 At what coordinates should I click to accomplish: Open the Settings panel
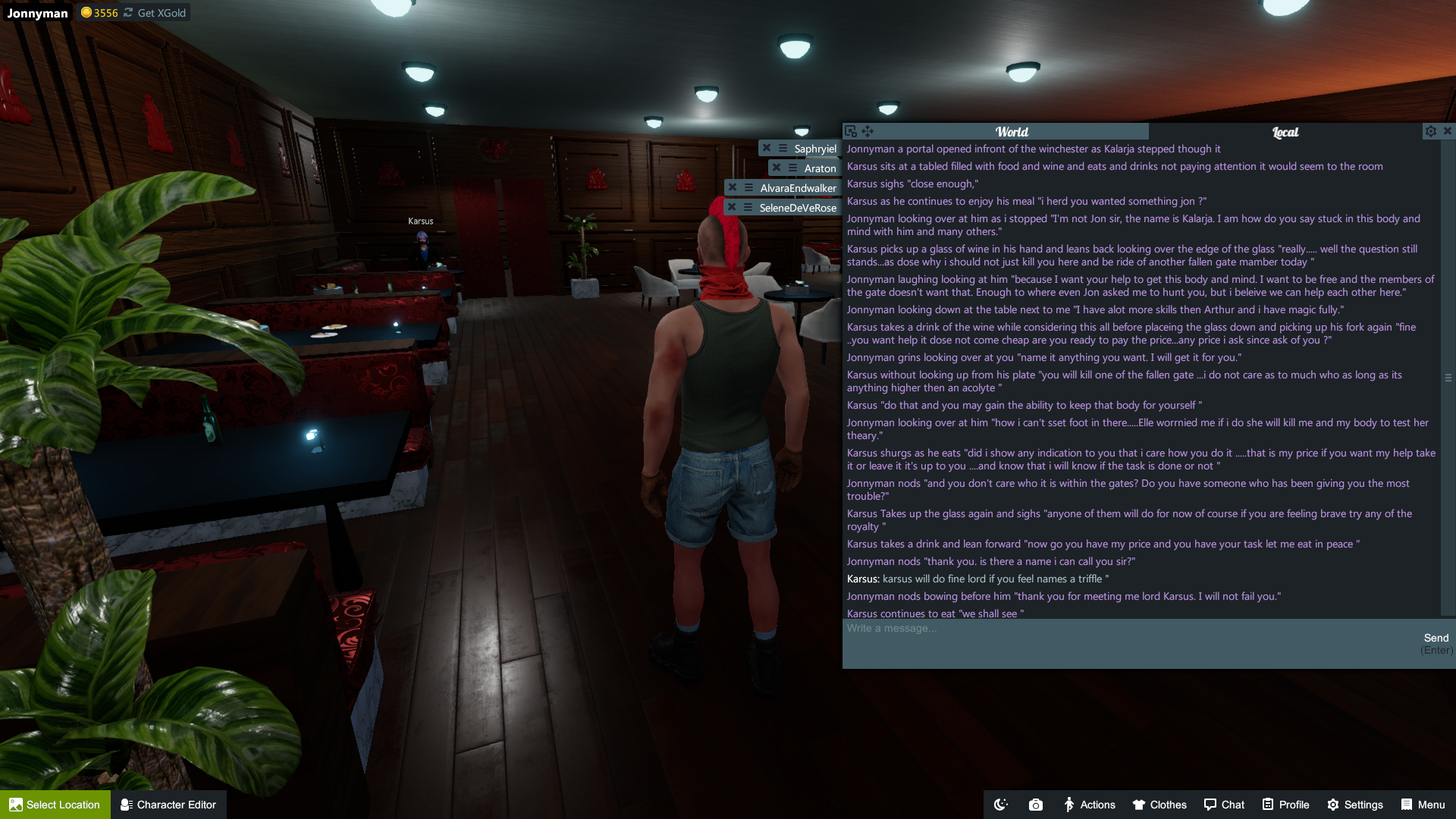click(x=1355, y=805)
